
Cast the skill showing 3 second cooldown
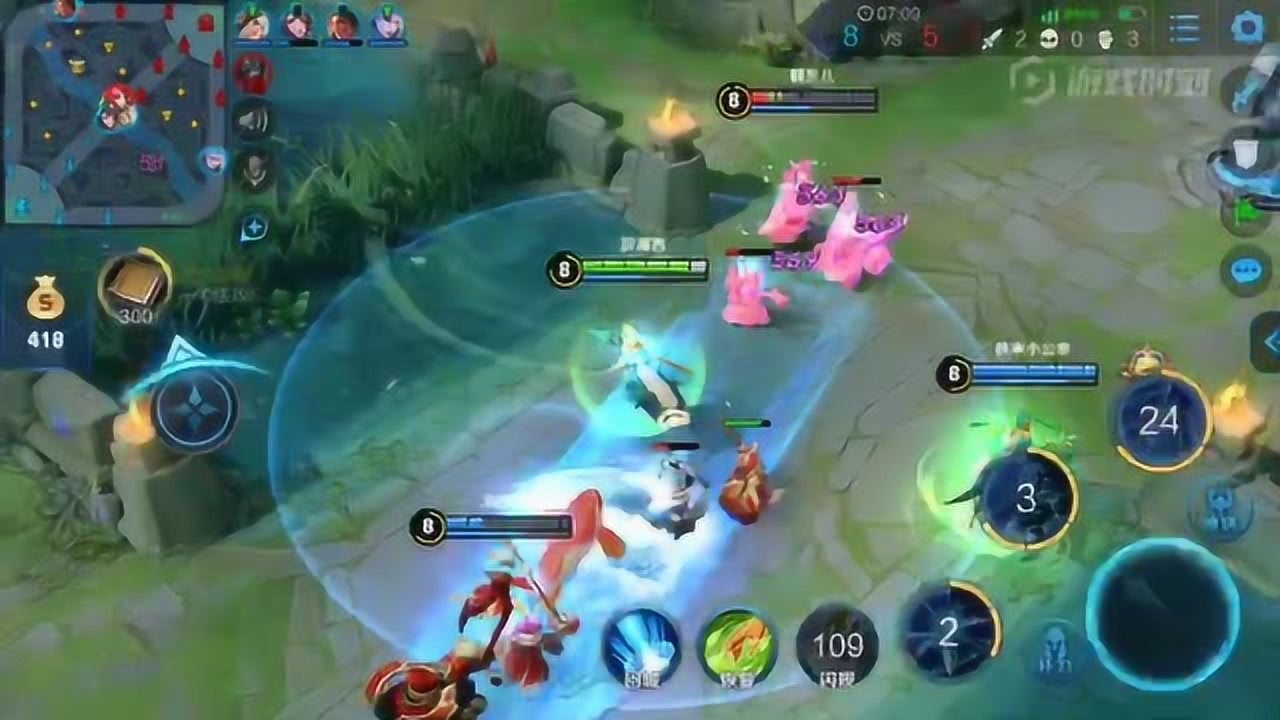tap(1027, 500)
